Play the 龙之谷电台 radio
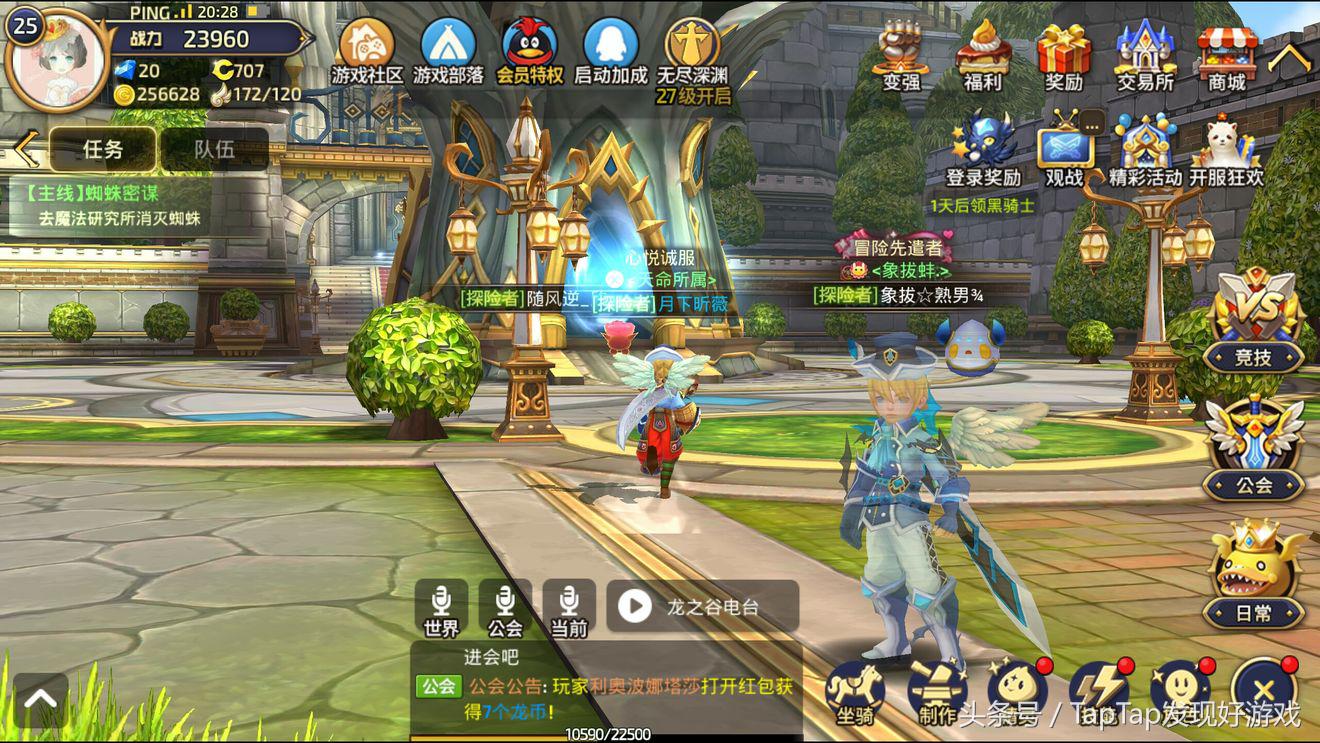This screenshot has width=1320, height=743. (x=636, y=605)
